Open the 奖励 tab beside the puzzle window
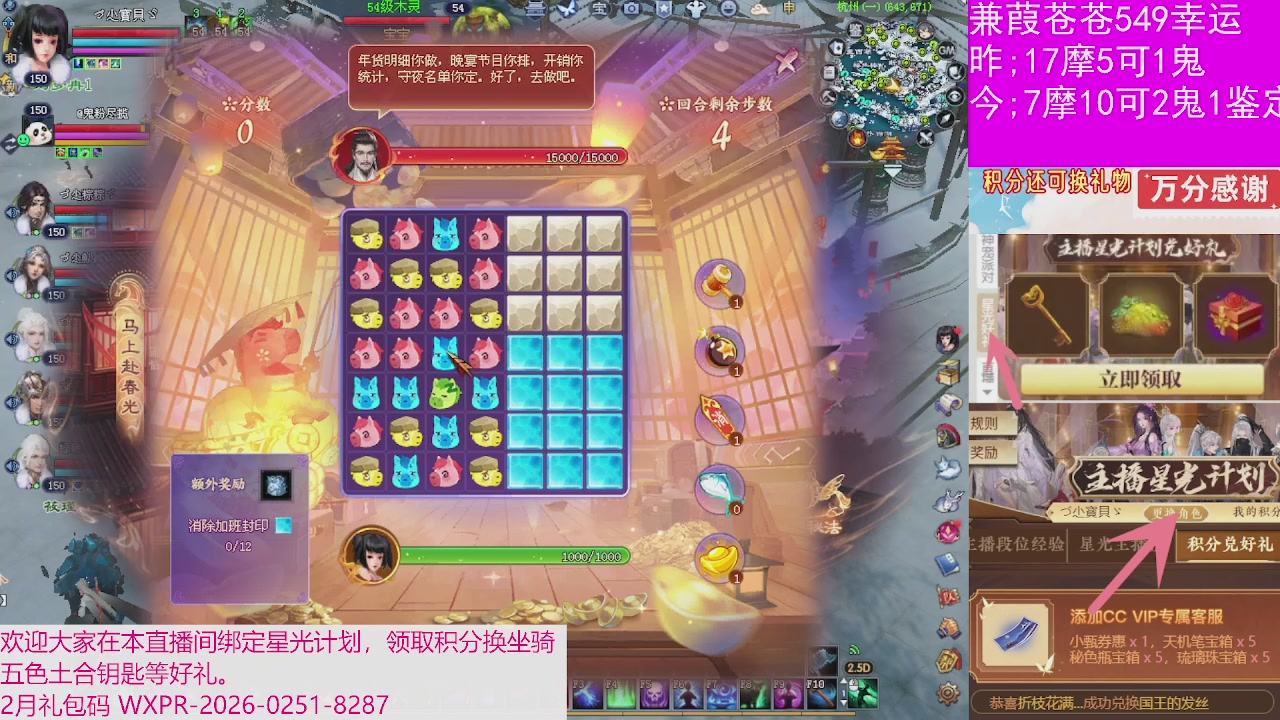Viewport: 1280px width, 720px height. click(984, 452)
